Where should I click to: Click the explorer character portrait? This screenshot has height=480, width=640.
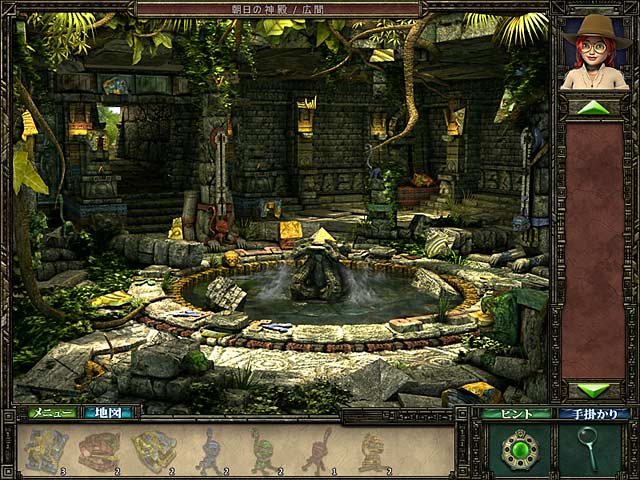[593, 53]
